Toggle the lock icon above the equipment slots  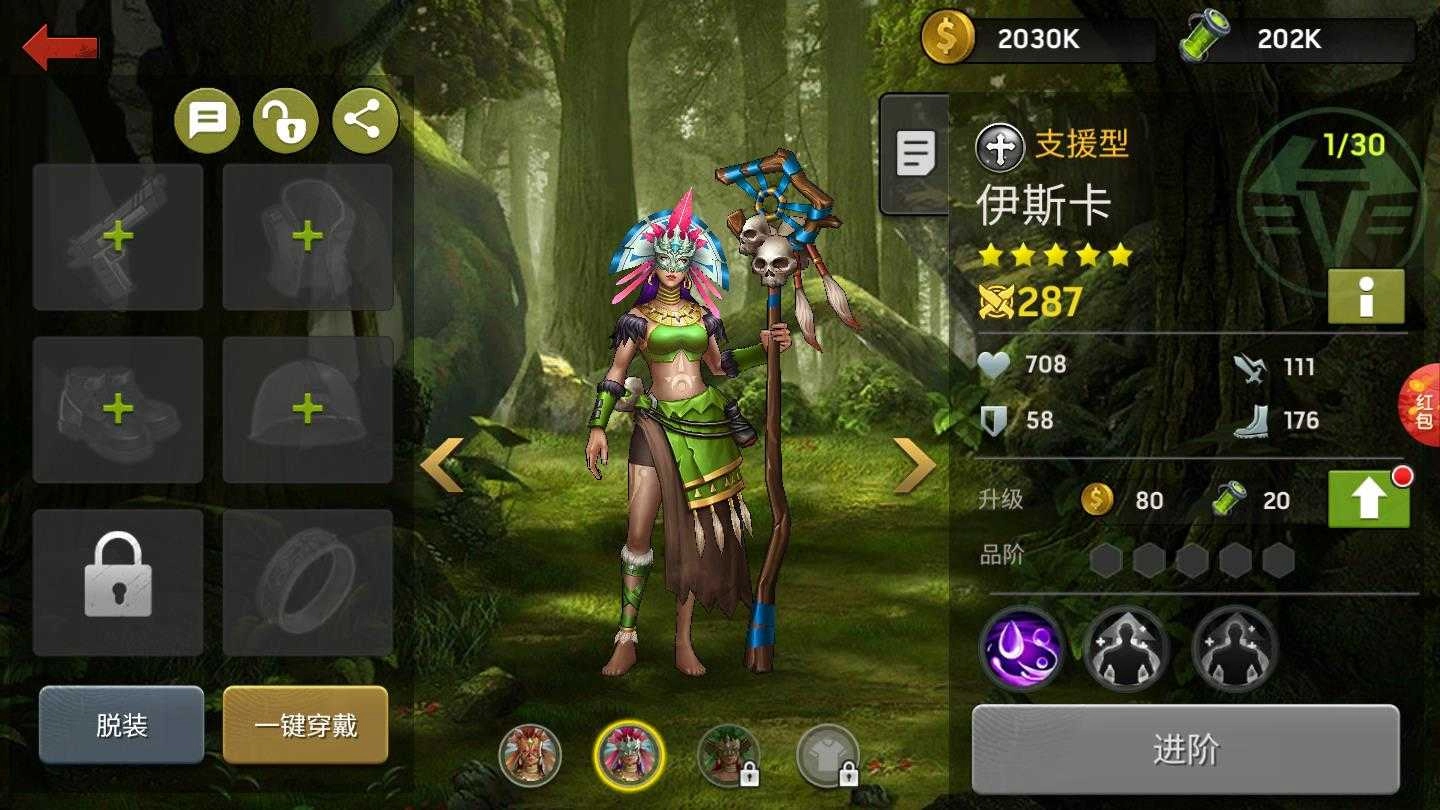click(288, 119)
